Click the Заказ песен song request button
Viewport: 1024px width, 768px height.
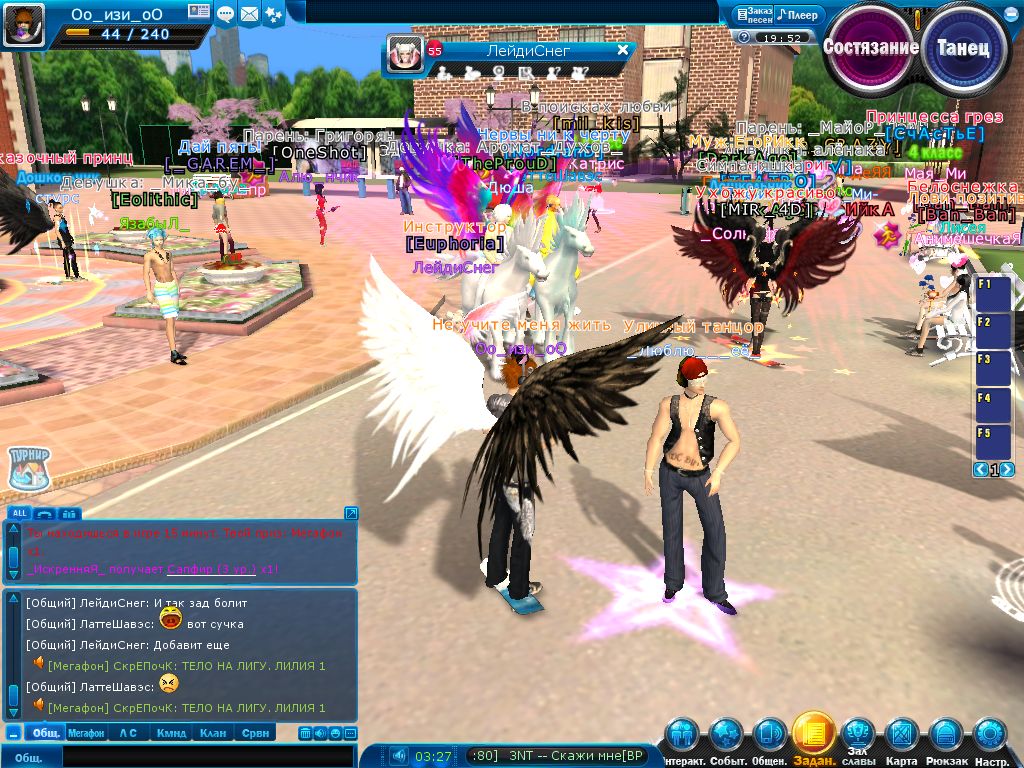click(x=753, y=15)
